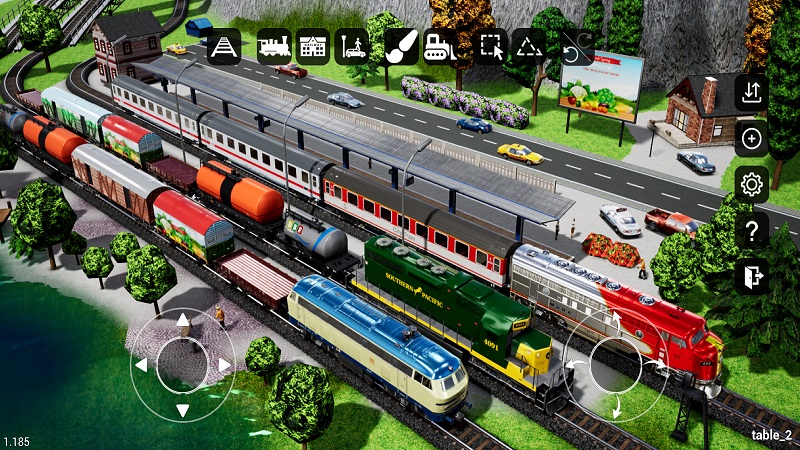
Task: Tap the right arrow on movement pad
Action: pos(225,365)
